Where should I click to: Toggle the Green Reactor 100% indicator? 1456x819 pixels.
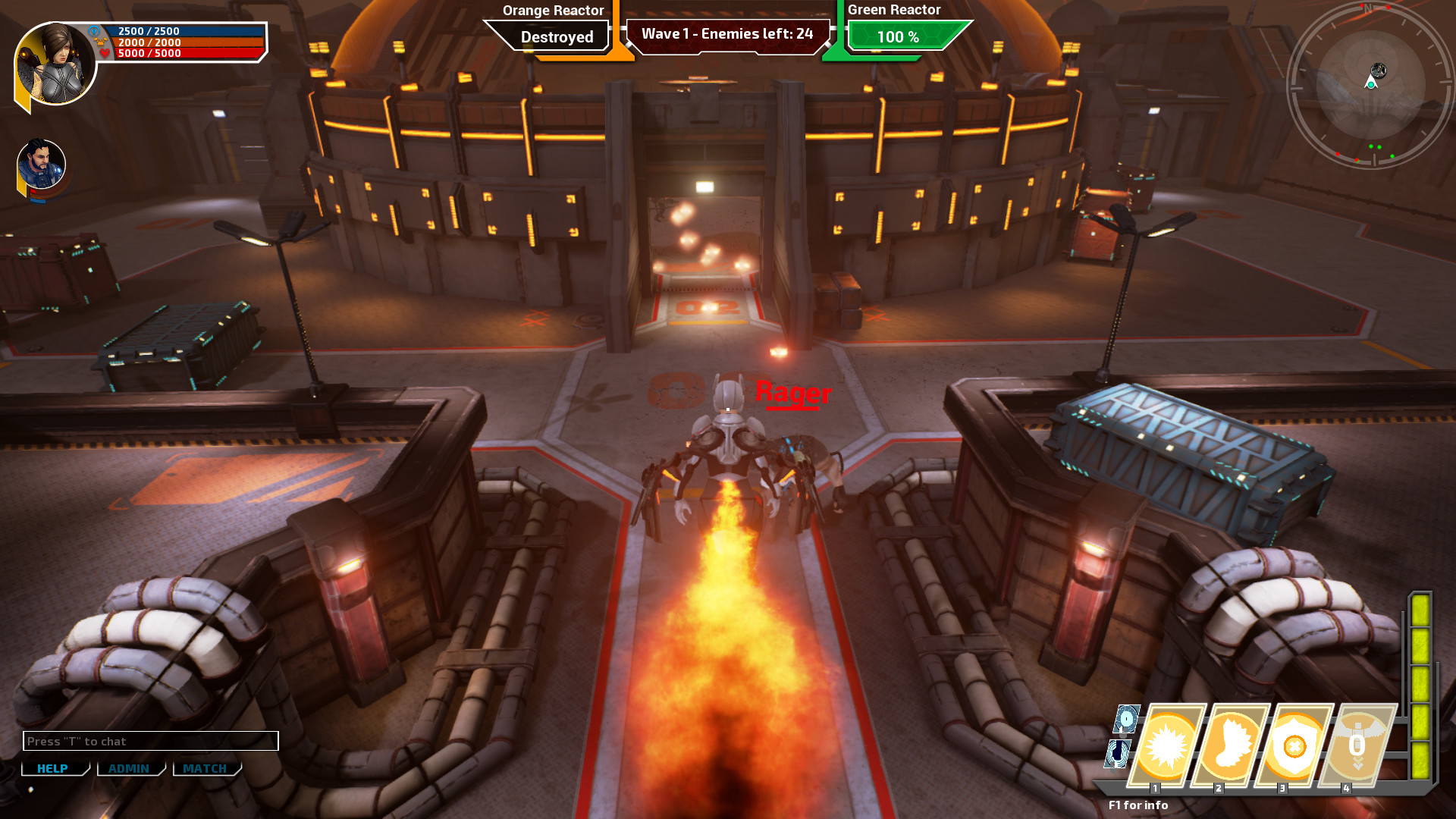coord(899,36)
